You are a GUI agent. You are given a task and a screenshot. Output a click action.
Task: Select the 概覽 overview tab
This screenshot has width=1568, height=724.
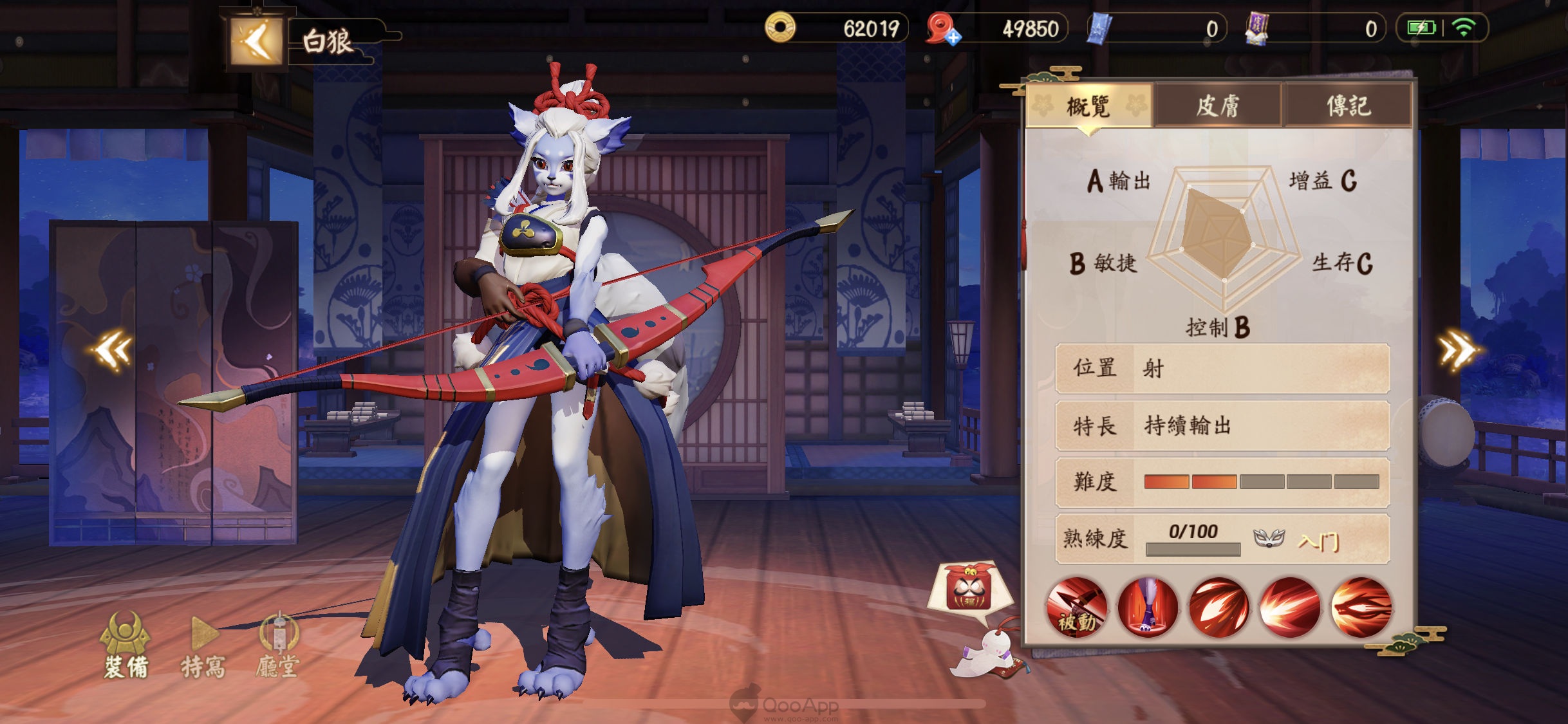1088,106
